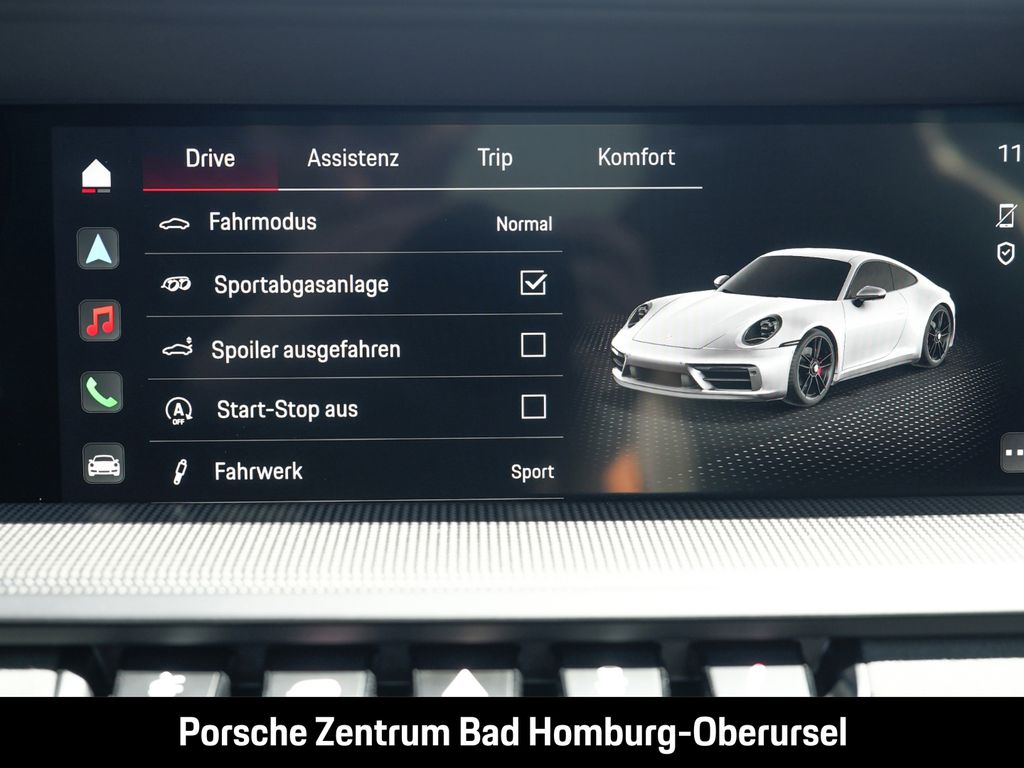Select the Komfort tab
The image size is (1024, 768).
click(x=636, y=157)
